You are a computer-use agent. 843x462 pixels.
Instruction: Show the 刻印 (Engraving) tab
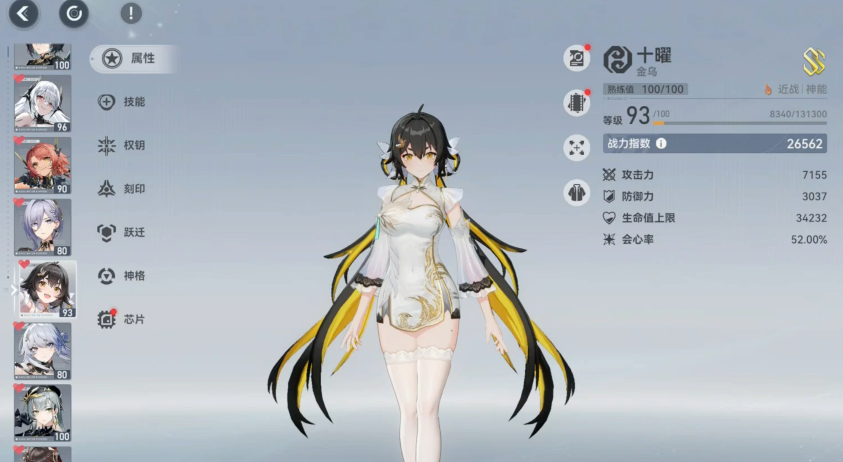click(125, 188)
